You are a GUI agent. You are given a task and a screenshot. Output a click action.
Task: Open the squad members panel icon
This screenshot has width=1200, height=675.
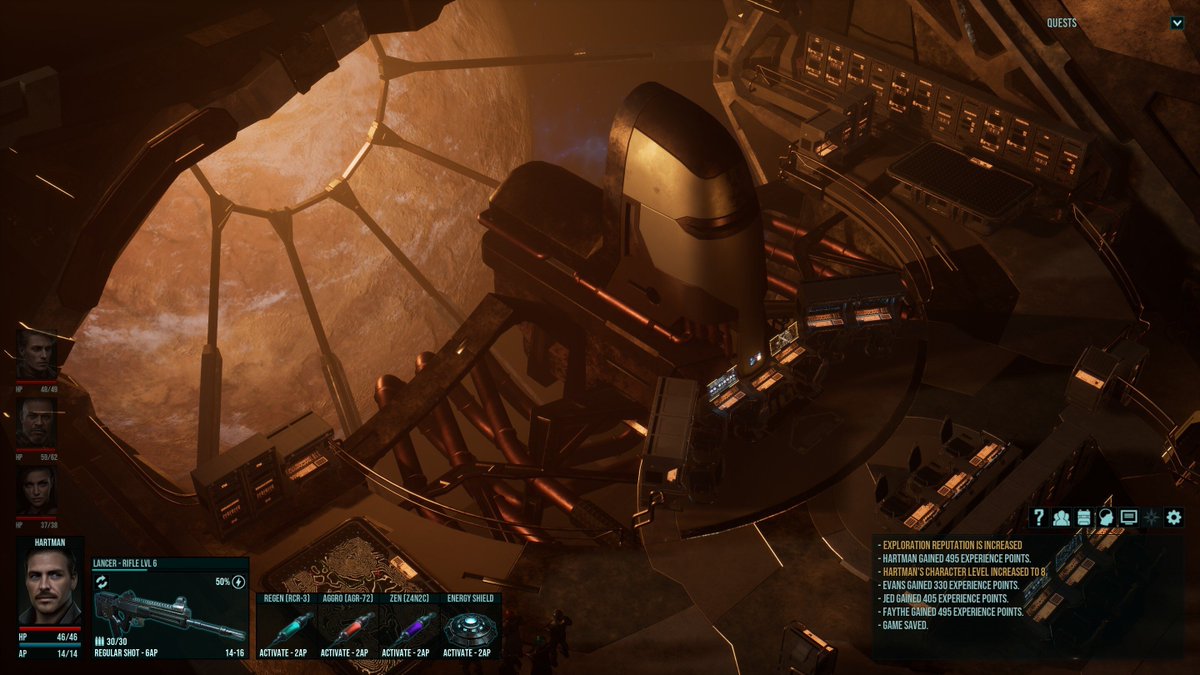(1061, 517)
